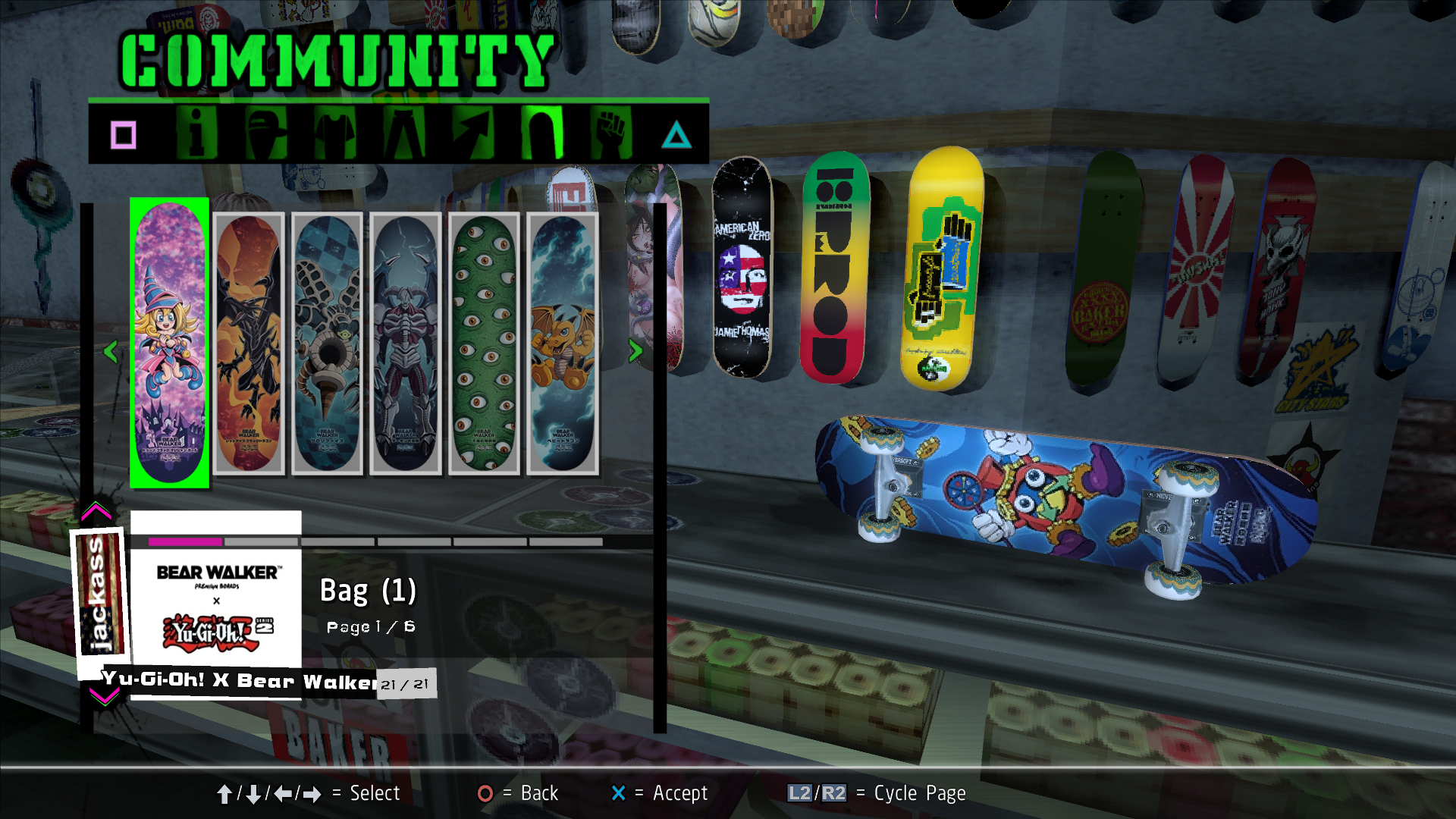1456x819 pixels.
Task: Open the info category tab
Action: 196,133
